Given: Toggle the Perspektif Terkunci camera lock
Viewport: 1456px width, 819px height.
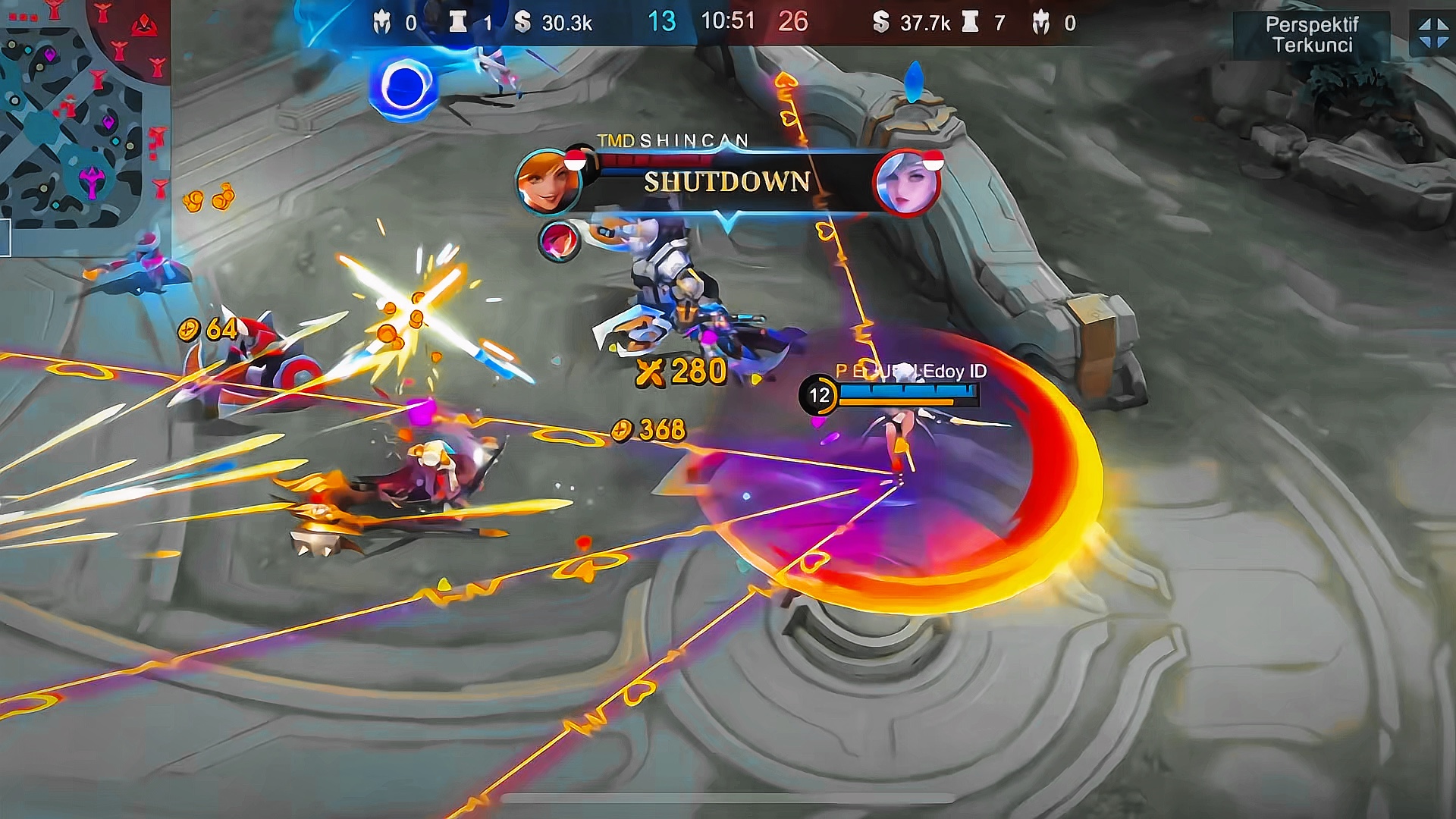Looking at the screenshot, I should [x=1311, y=35].
